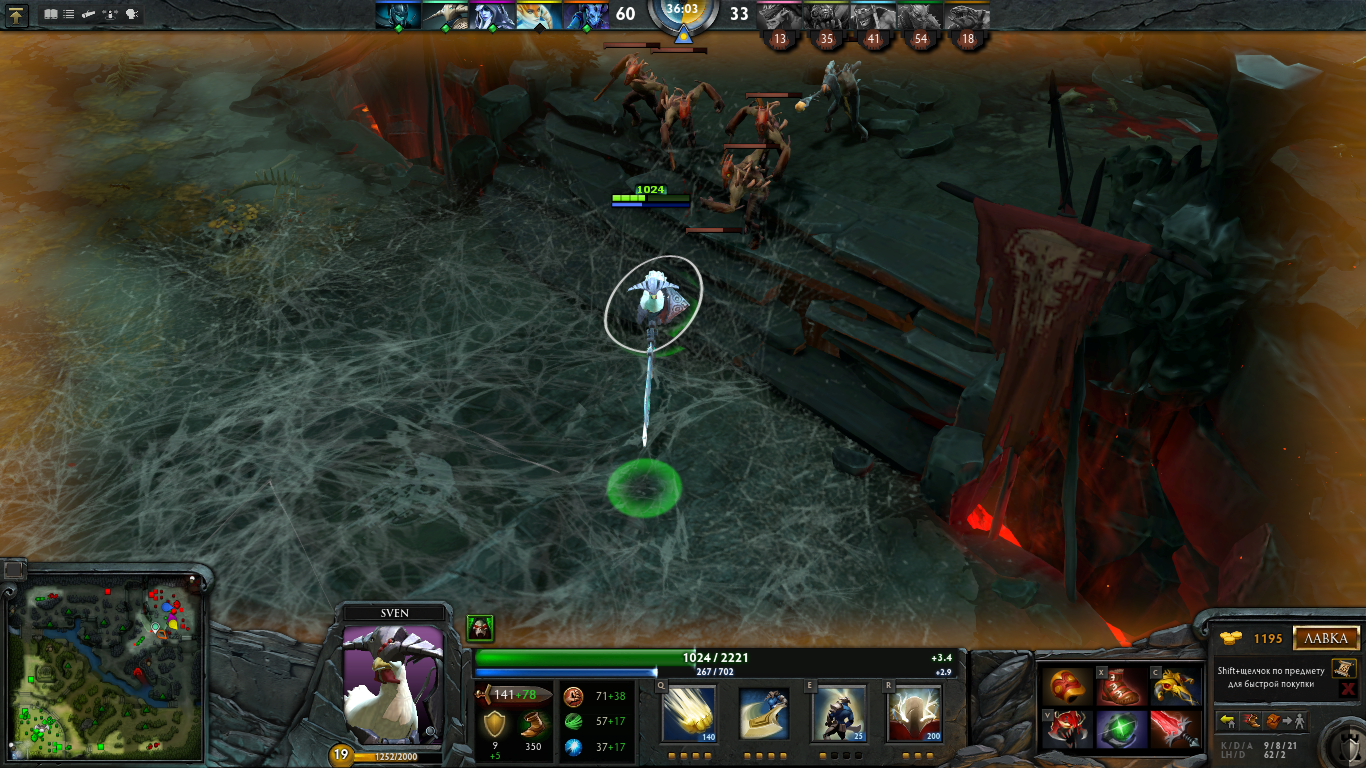This screenshot has width=1366, height=768.
Task: Use the red and gold gauntlet item
Action: pos(1064,687)
